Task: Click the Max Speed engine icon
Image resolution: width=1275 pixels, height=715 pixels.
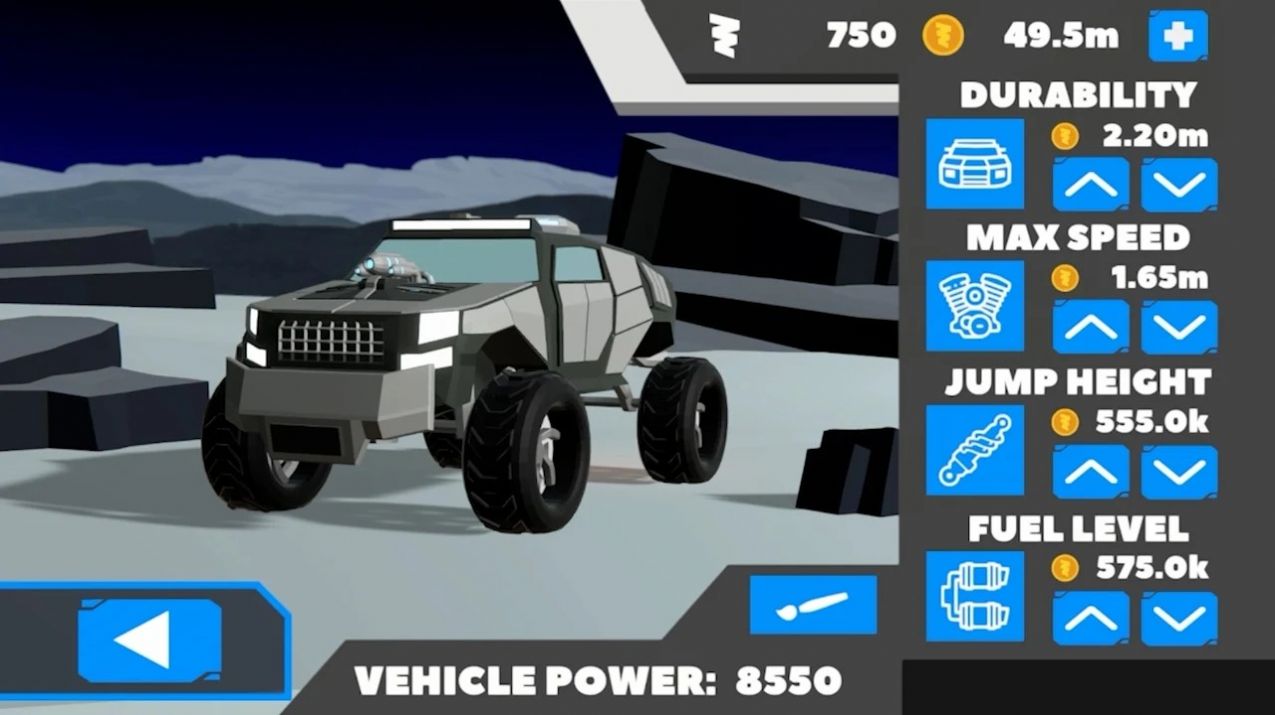Action: [x=974, y=306]
